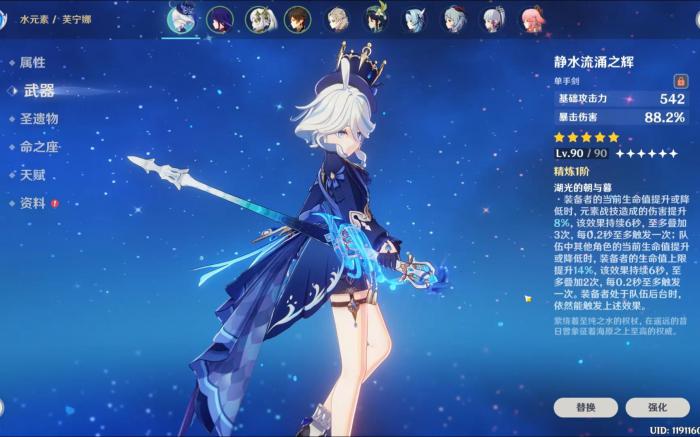
Task: Choose the Nahida character portrait
Action: pos(260,19)
